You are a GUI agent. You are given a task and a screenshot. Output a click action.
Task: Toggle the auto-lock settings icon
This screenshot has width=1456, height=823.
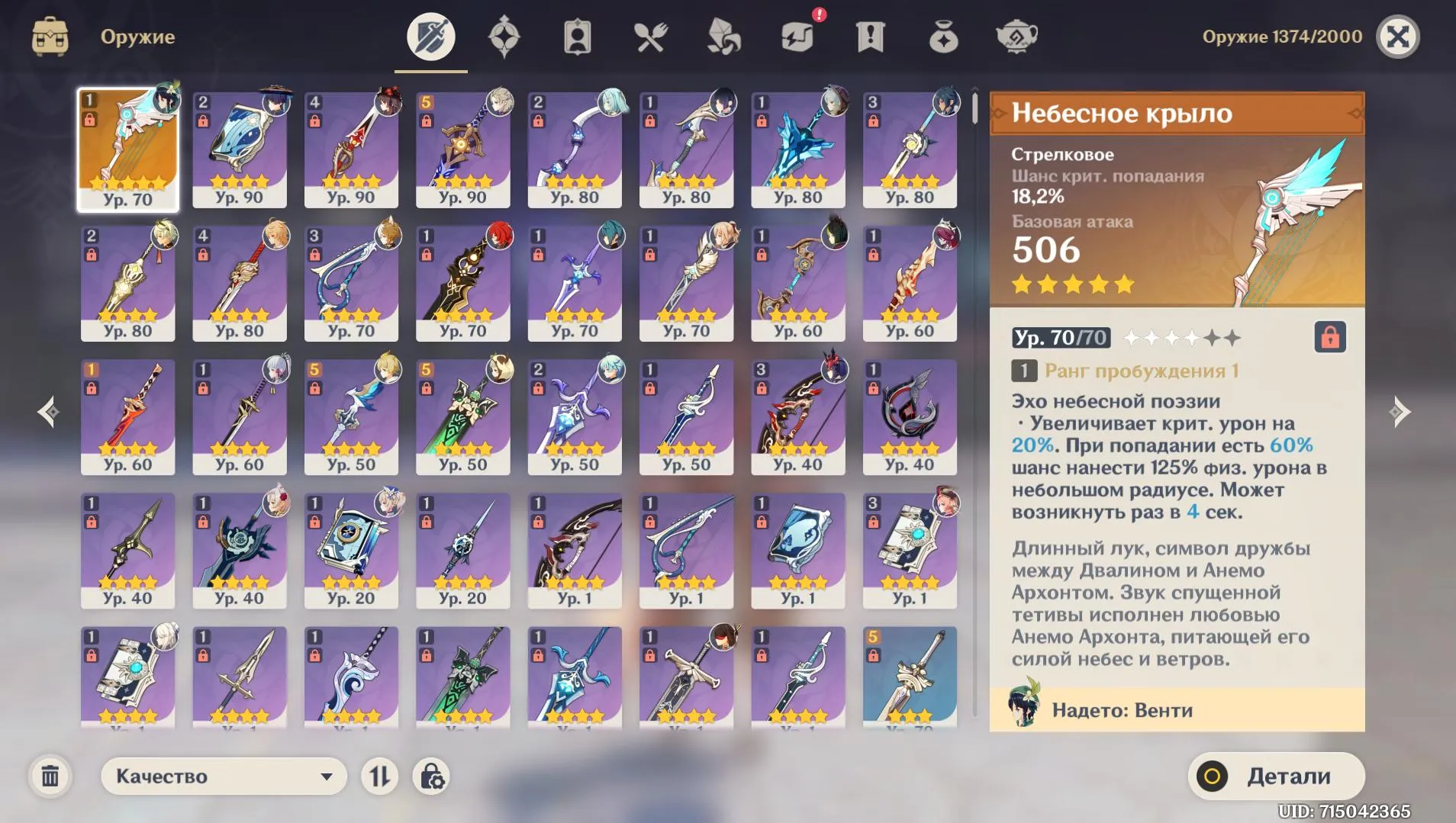click(432, 776)
